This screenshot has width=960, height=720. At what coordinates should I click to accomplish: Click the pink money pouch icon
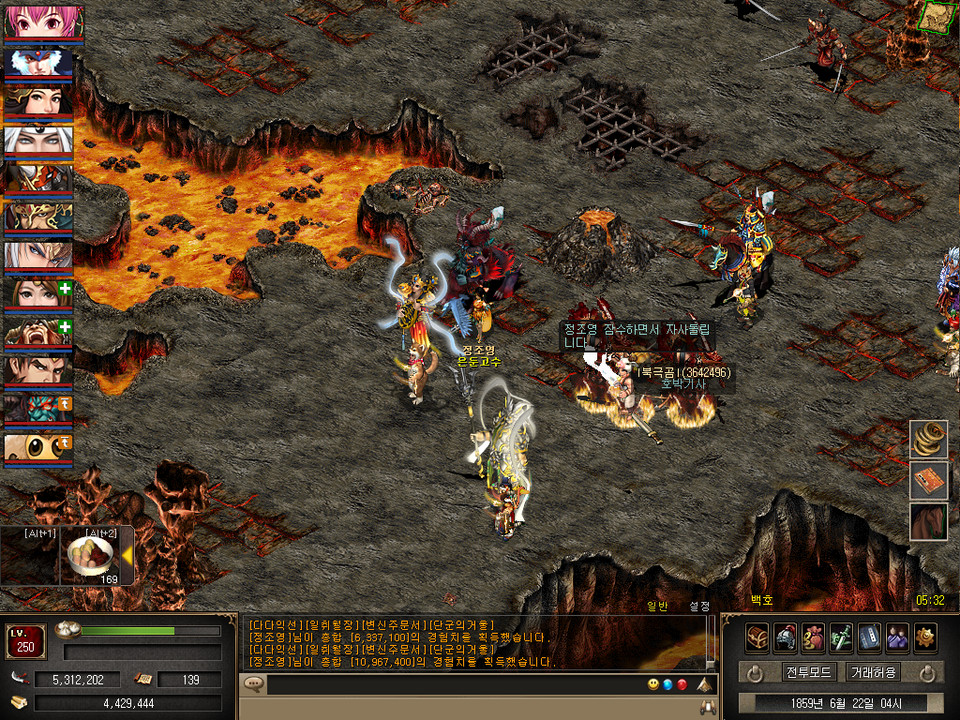813,637
